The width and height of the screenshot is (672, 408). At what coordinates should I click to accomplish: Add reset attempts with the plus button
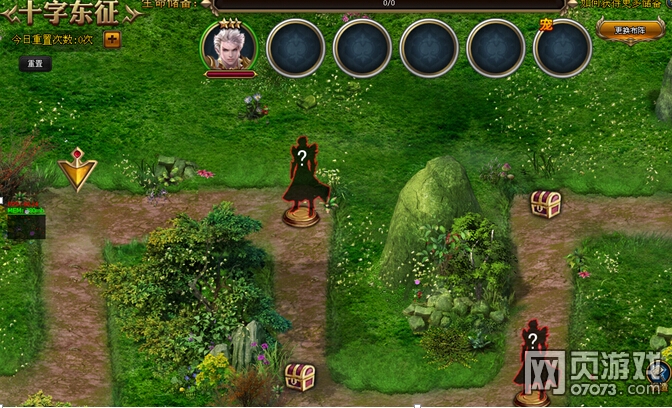(112, 40)
